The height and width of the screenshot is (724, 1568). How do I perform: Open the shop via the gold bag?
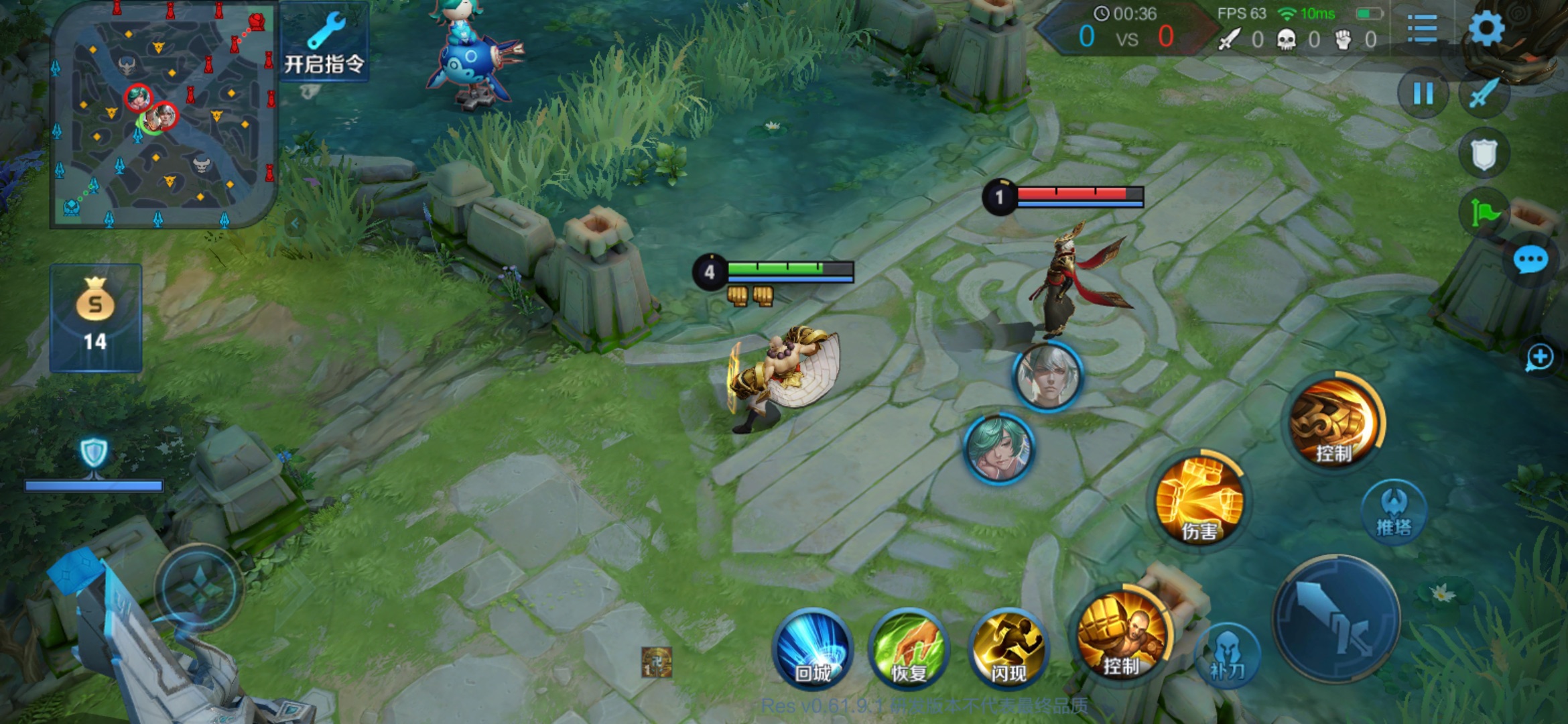click(96, 317)
